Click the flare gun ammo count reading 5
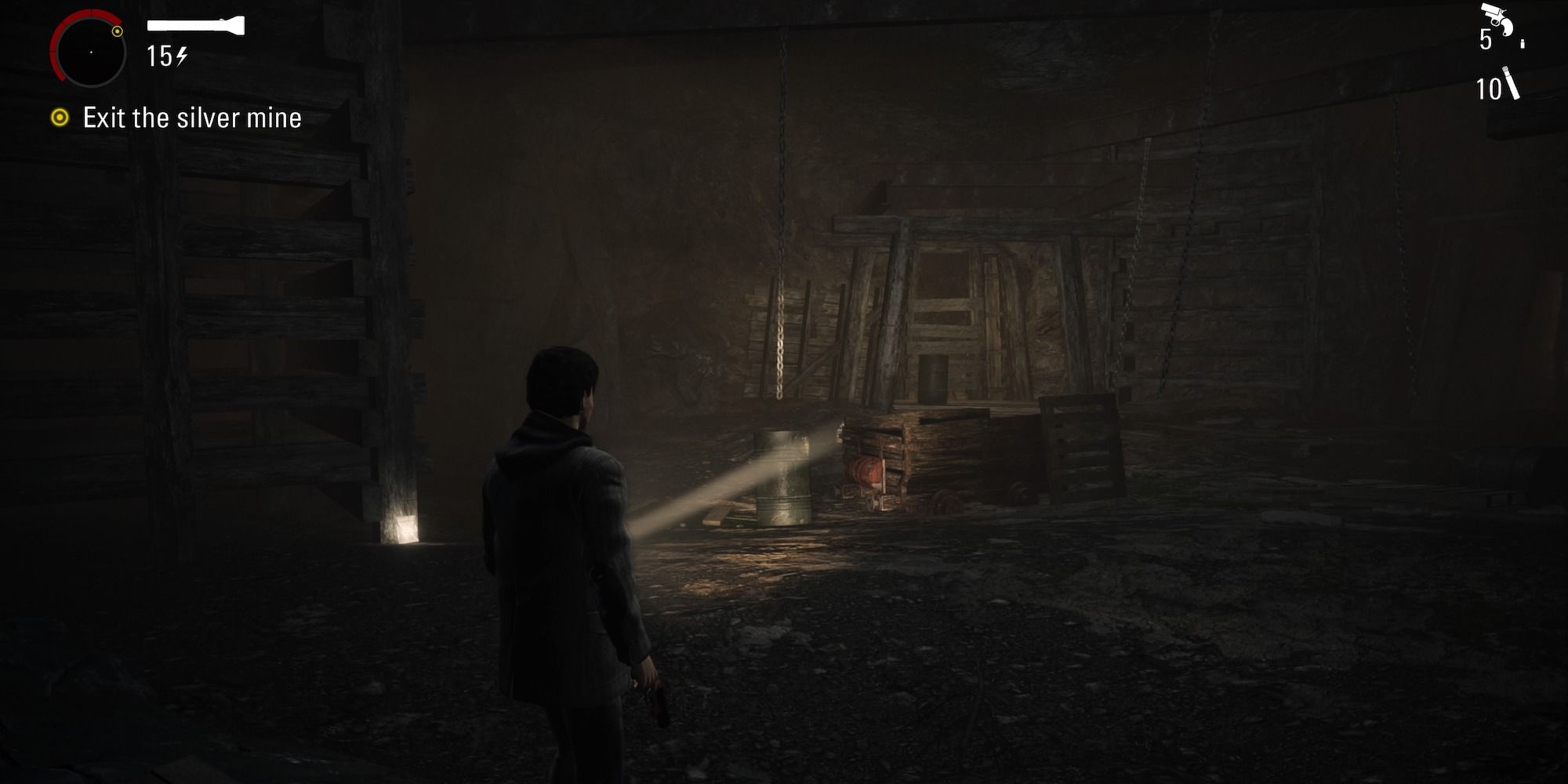This screenshot has width=1568, height=784. click(1486, 38)
